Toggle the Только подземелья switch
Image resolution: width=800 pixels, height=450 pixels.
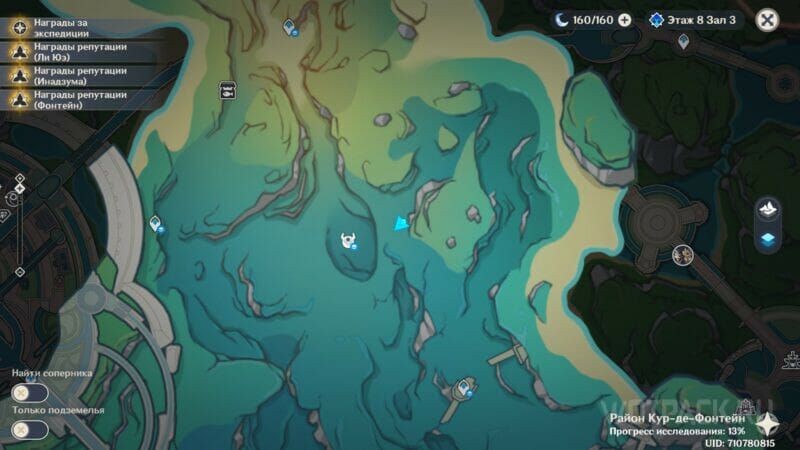click(30, 430)
